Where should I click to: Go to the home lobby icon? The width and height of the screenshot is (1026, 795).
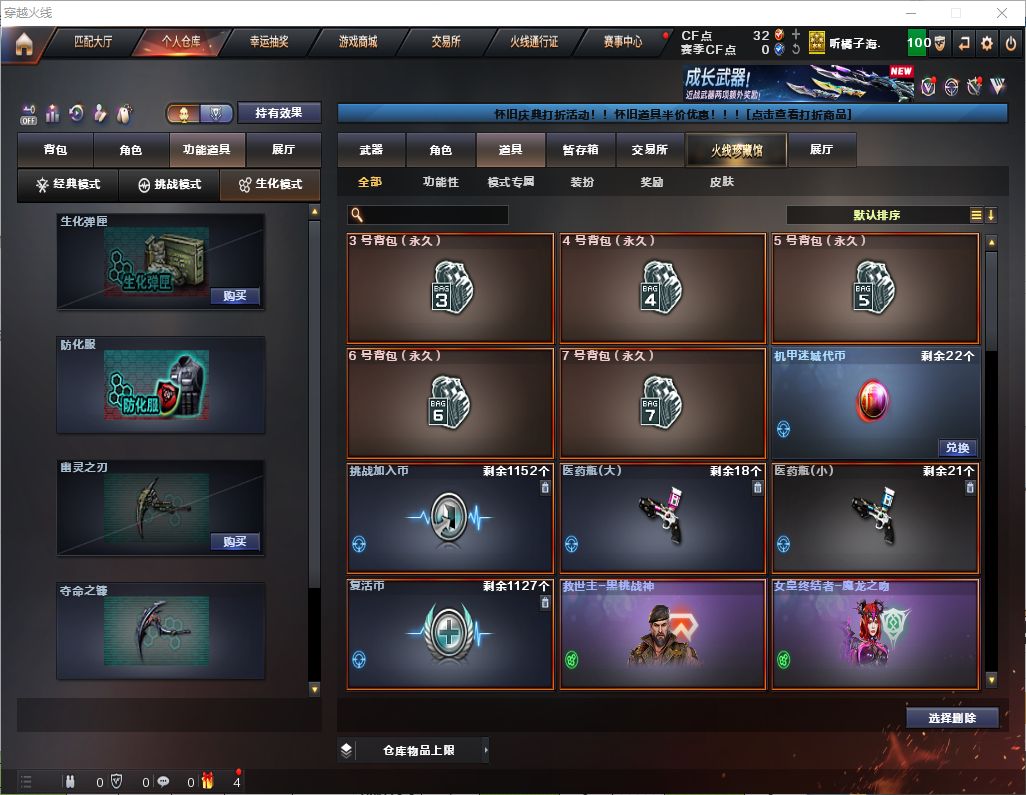[x=23, y=44]
